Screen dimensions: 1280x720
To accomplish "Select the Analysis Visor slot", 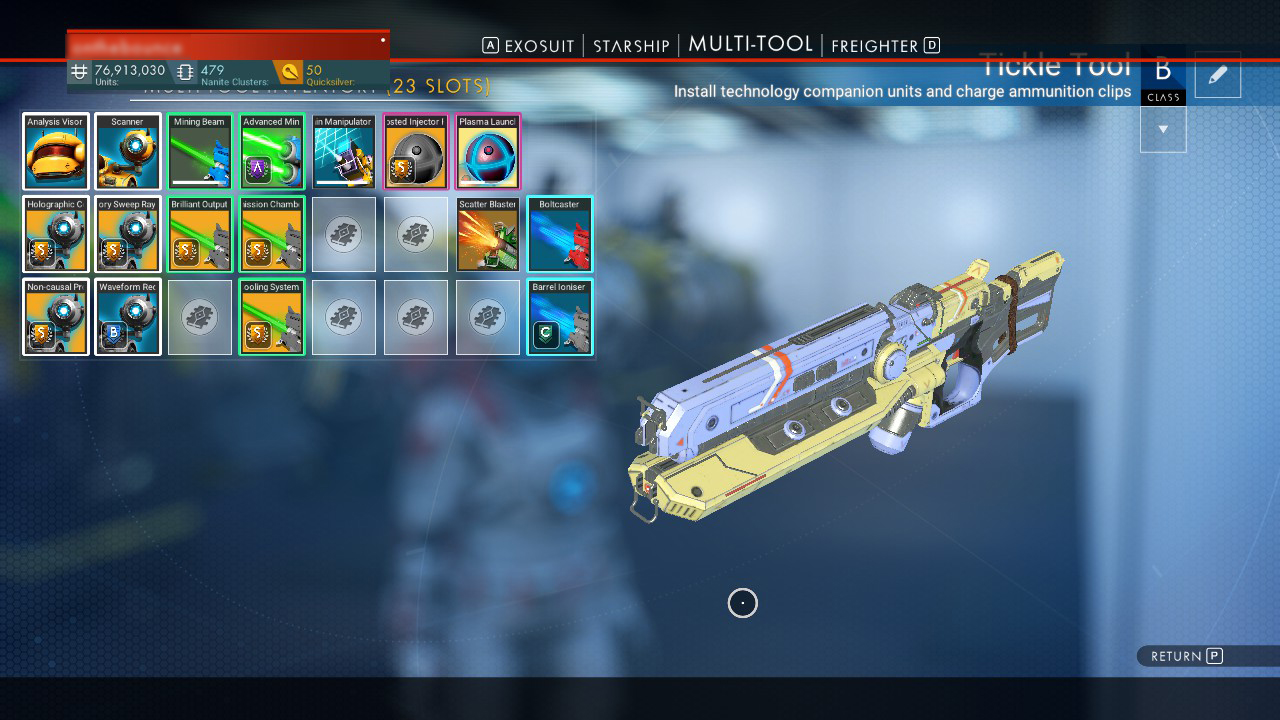I will coord(56,151).
